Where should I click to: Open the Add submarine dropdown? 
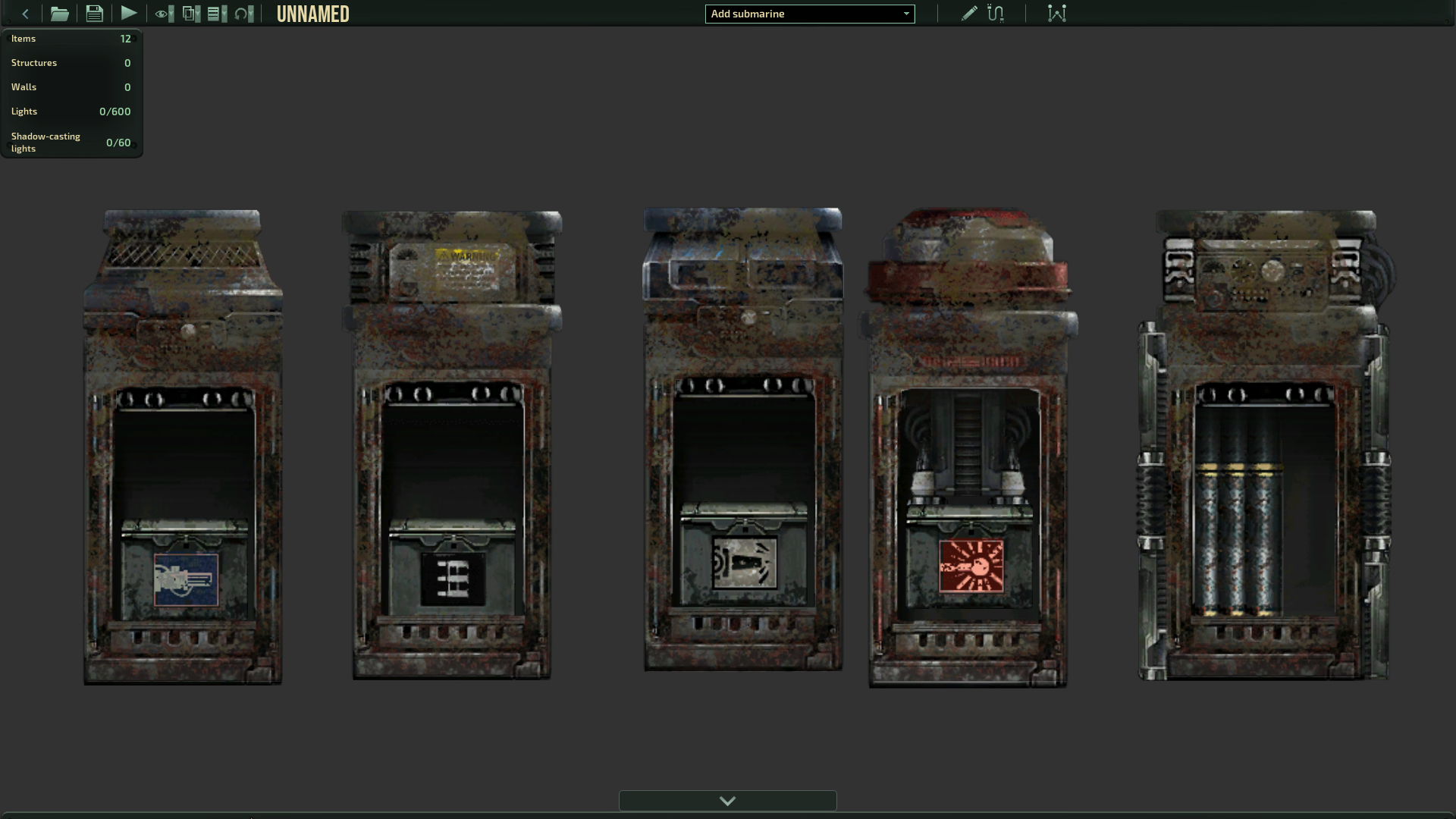tap(809, 14)
